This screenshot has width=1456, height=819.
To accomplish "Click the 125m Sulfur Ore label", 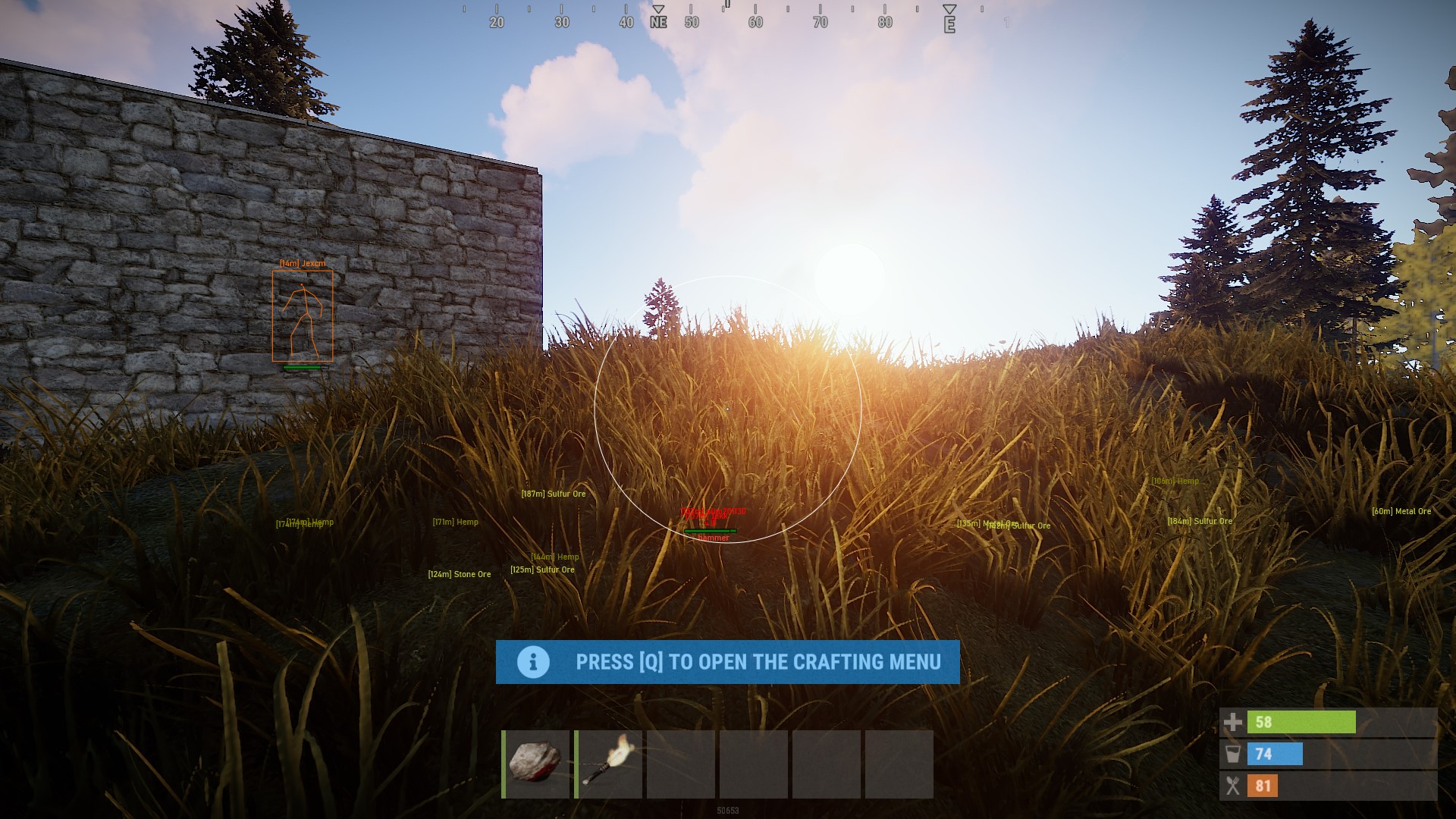I will pyautogui.click(x=541, y=569).
